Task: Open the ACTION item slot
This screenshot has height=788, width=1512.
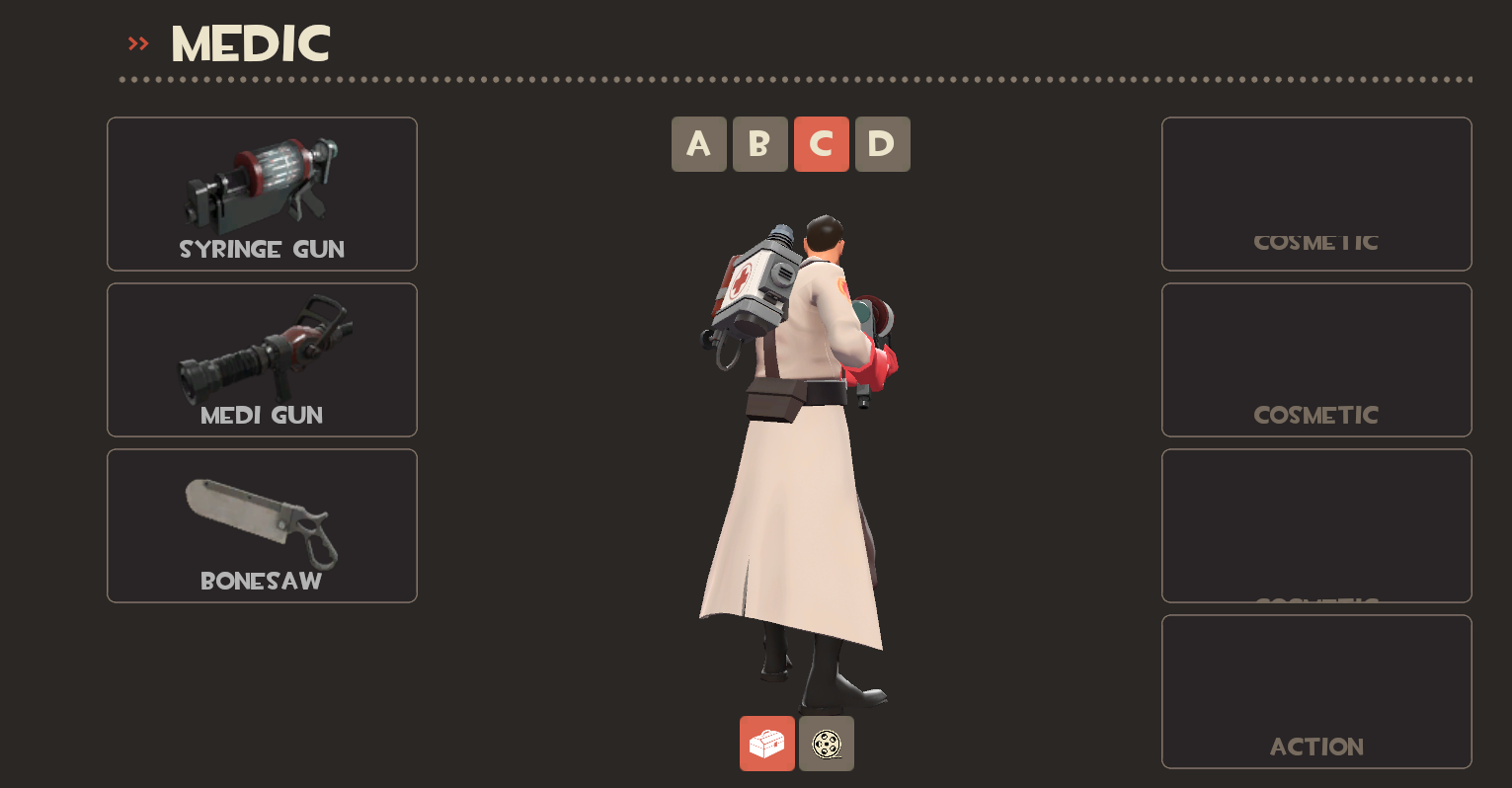Action: click(x=1315, y=691)
